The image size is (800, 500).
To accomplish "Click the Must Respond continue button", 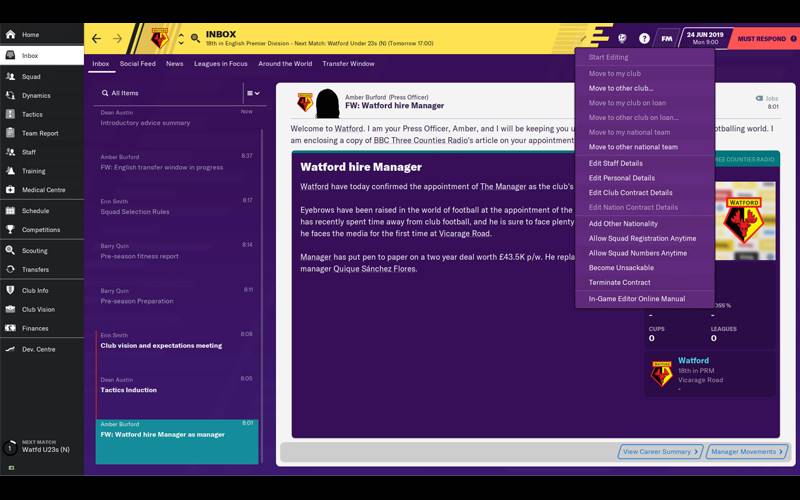I will pyautogui.click(x=763, y=39).
